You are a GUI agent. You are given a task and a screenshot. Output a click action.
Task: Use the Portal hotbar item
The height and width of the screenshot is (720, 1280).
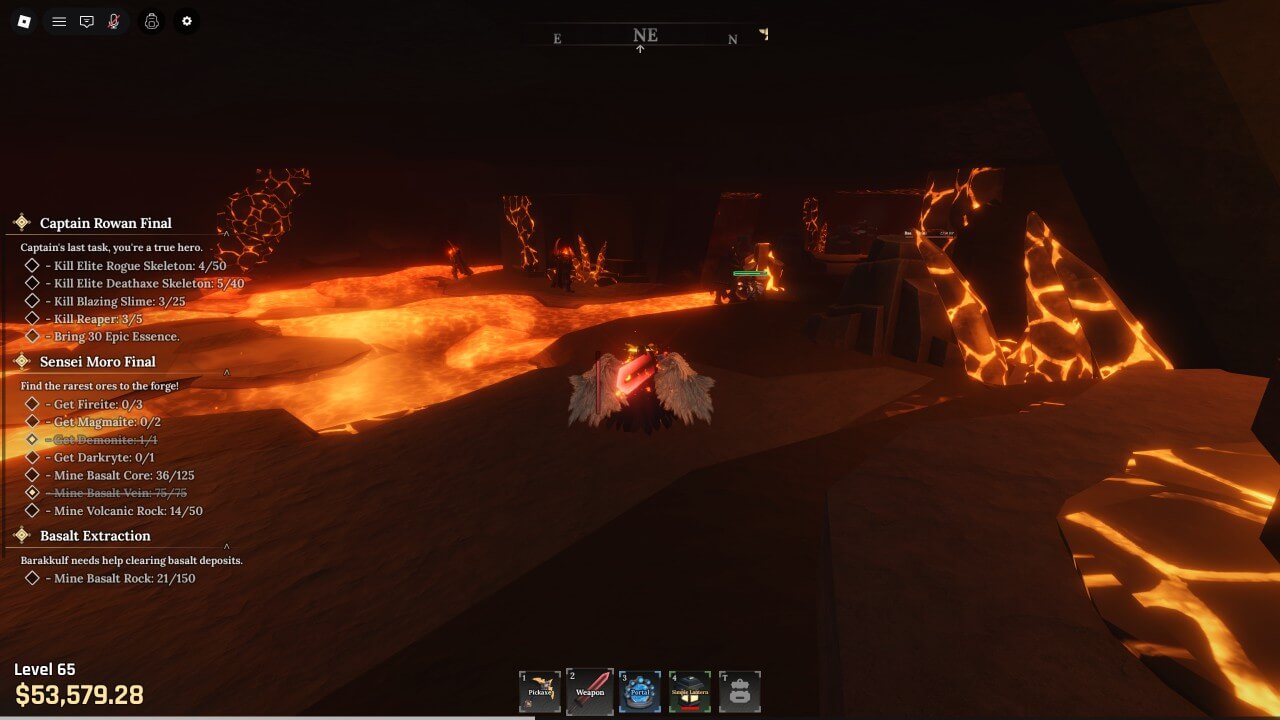click(x=640, y=691)
